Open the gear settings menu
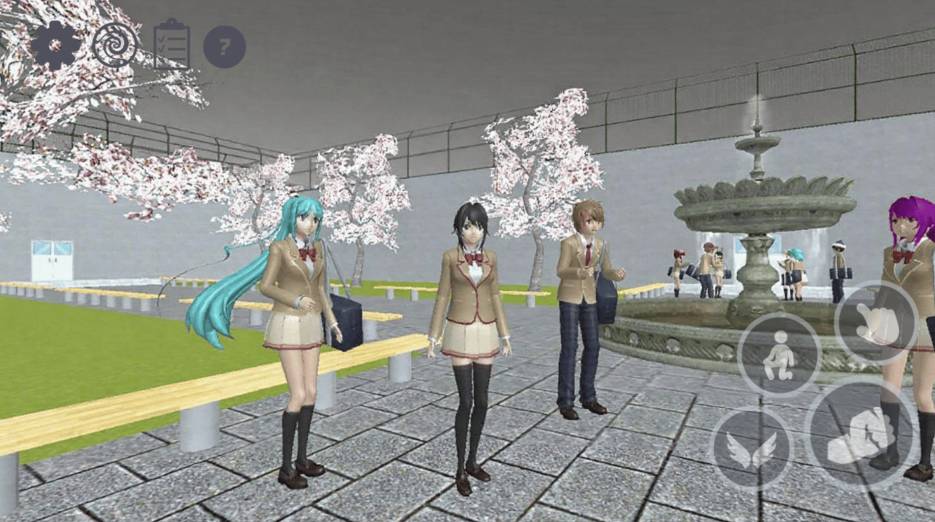Screen dimensions: 935x522 [55, 45]
